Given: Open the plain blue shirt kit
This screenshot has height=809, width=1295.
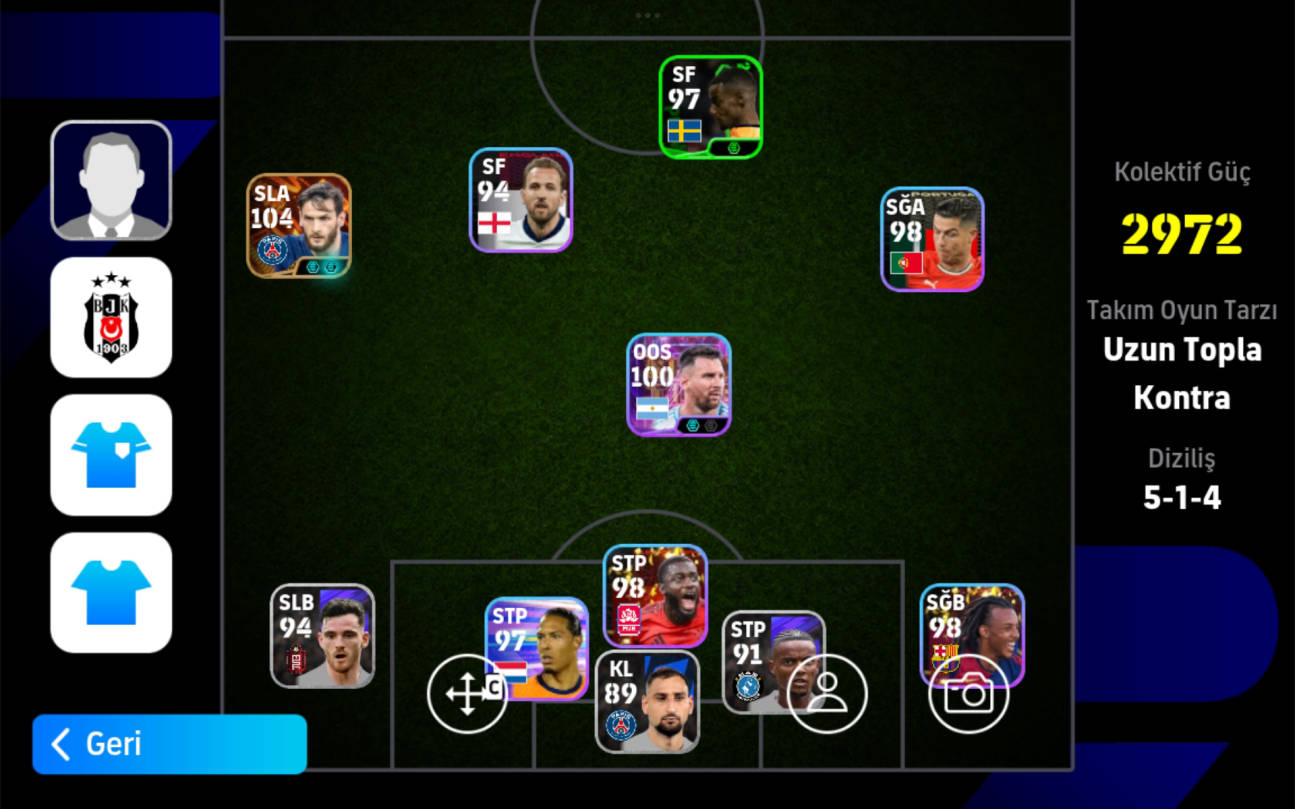Looking at the screenshot, I should click(x=111, y=592).
